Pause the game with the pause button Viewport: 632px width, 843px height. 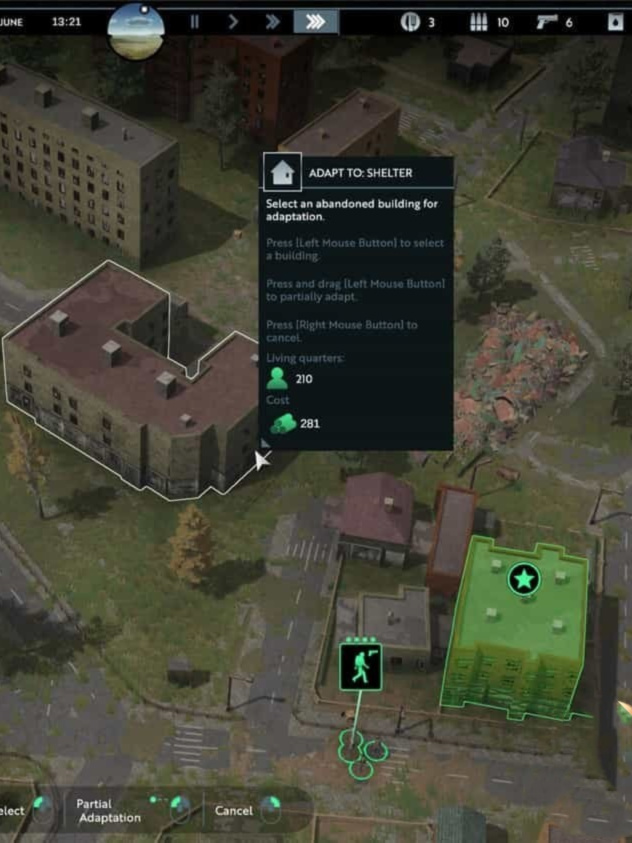pyautogui.click(x=195, y=21)
